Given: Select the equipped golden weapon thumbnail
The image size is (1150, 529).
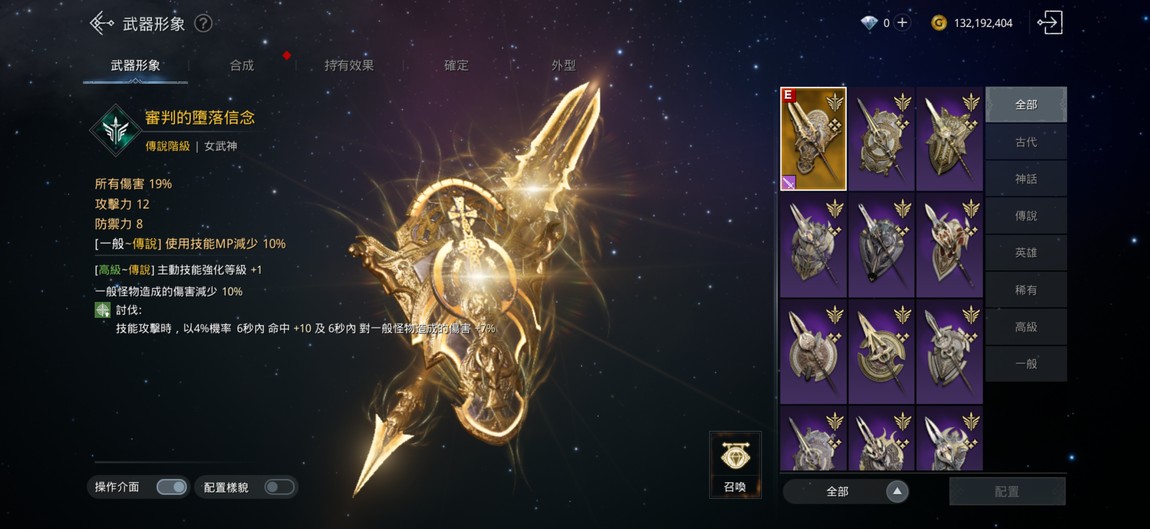Looking at the screenshot, I should pos(813,139).
